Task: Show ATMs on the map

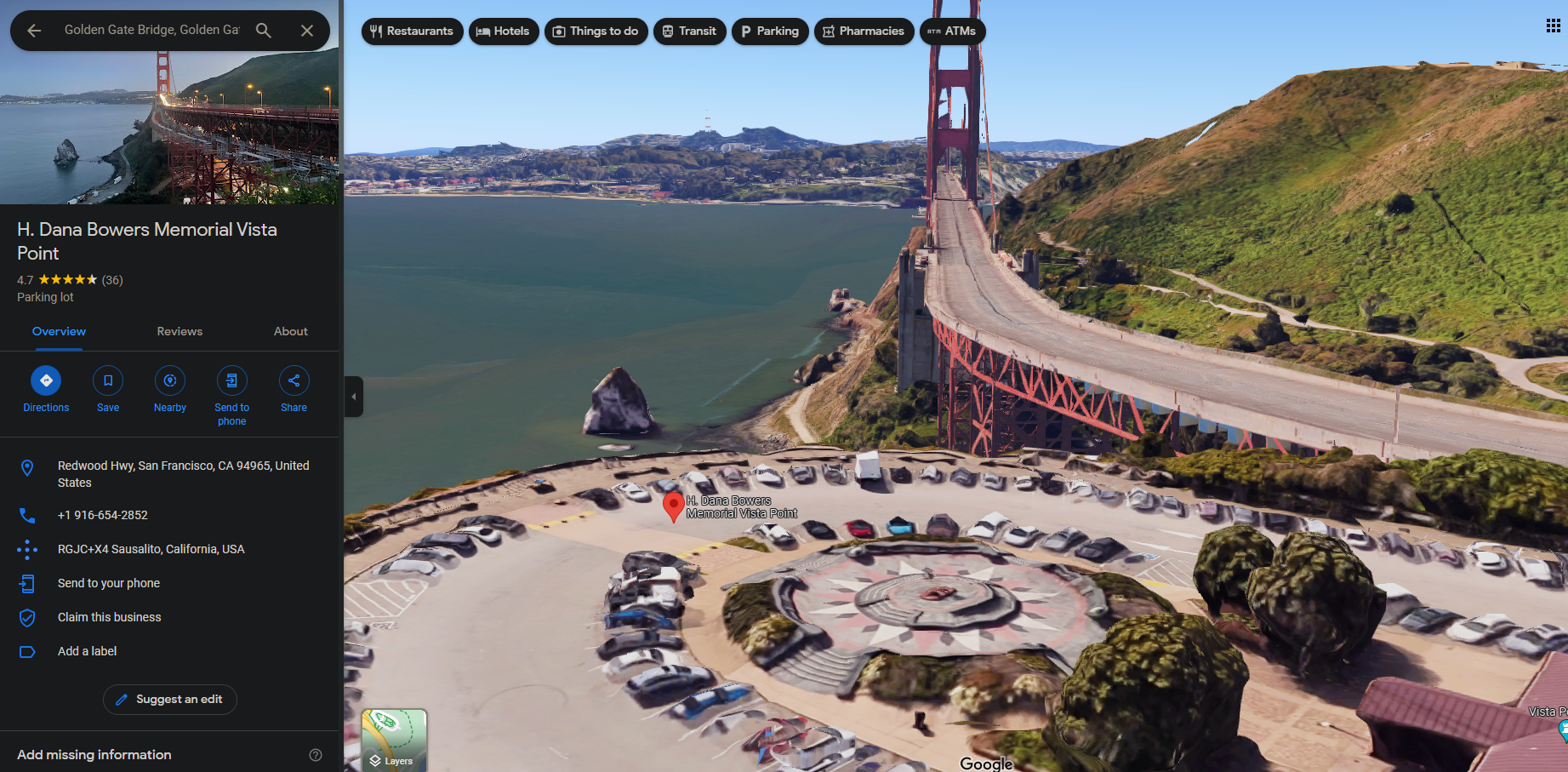Action: (951, 31)
